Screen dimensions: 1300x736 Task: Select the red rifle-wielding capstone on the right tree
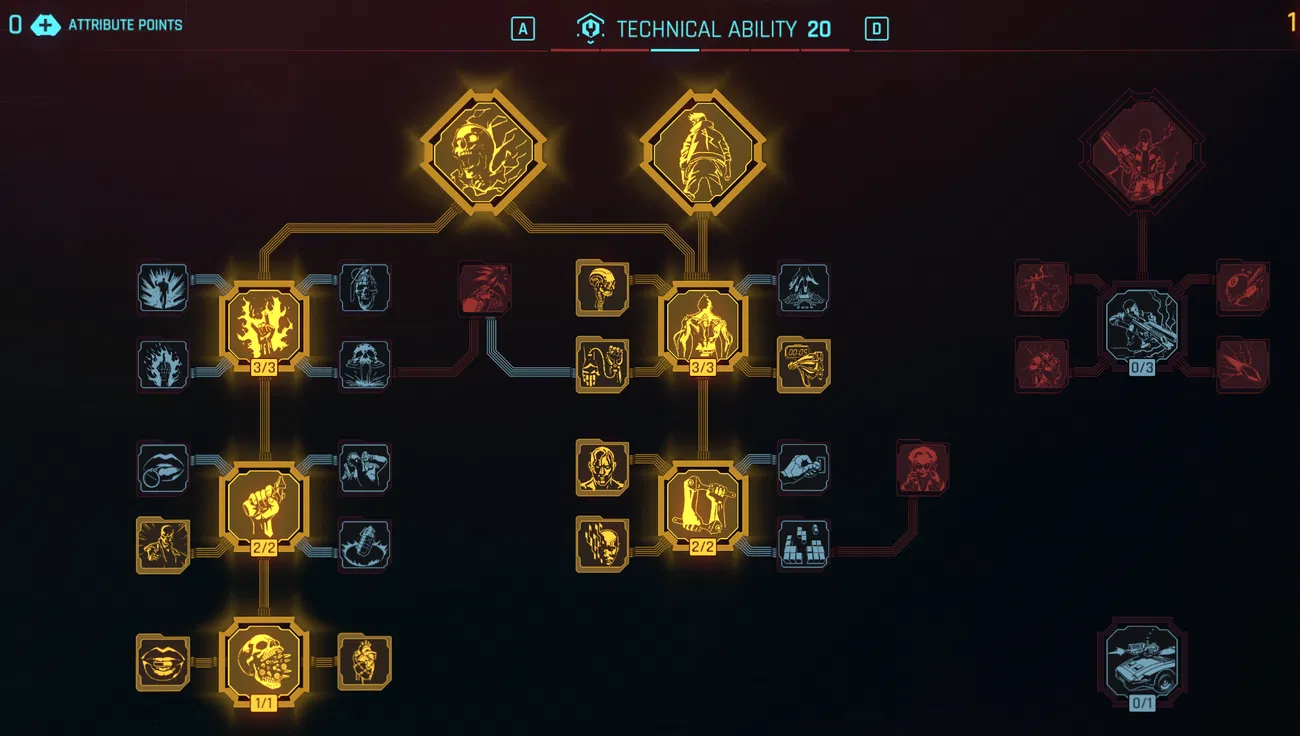(1140, 150)
